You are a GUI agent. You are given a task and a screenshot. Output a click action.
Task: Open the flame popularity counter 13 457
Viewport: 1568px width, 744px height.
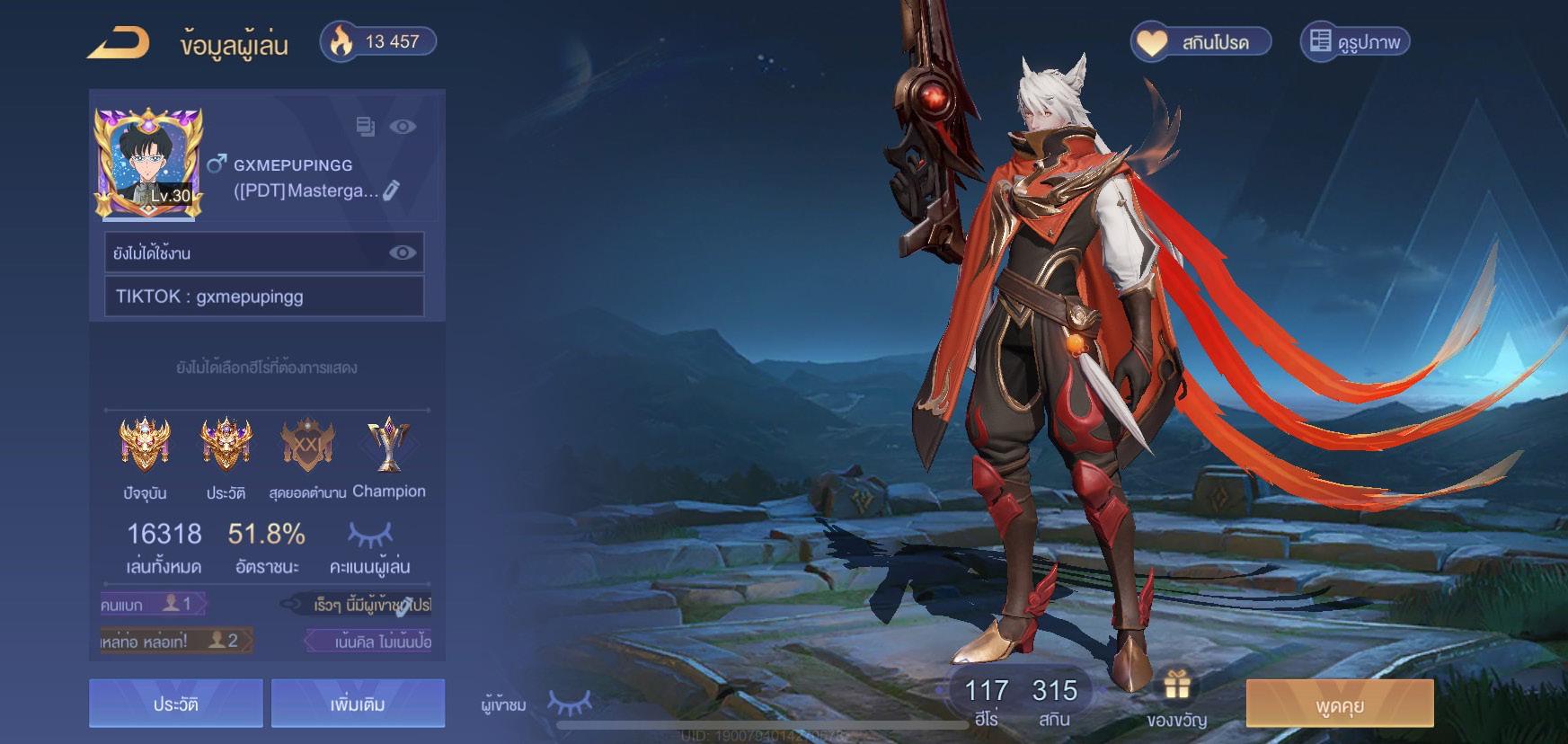(378, 41)
